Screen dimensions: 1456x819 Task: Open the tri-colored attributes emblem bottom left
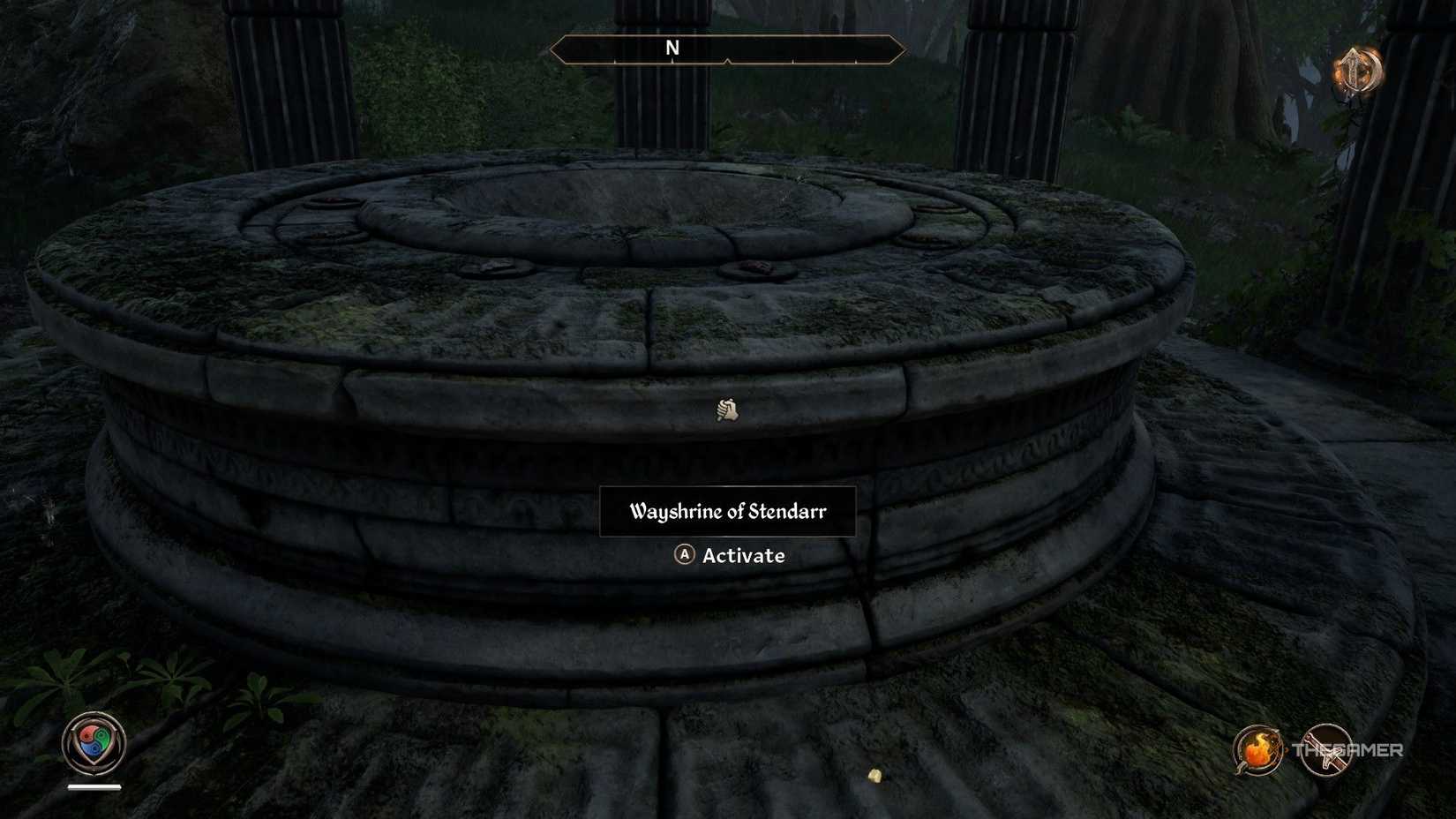point(94,741)
